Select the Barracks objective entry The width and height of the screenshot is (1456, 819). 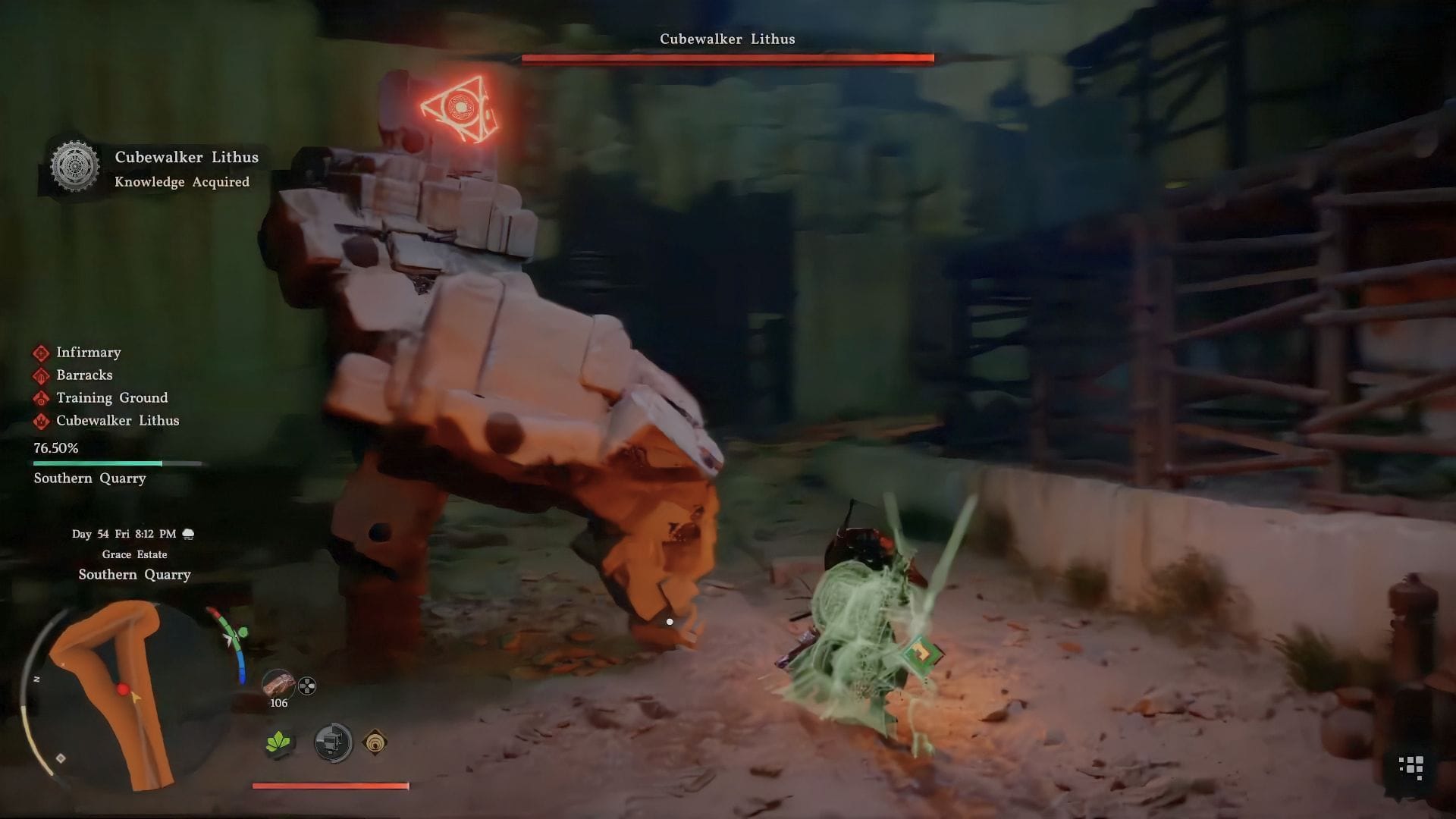pos(83,375)
